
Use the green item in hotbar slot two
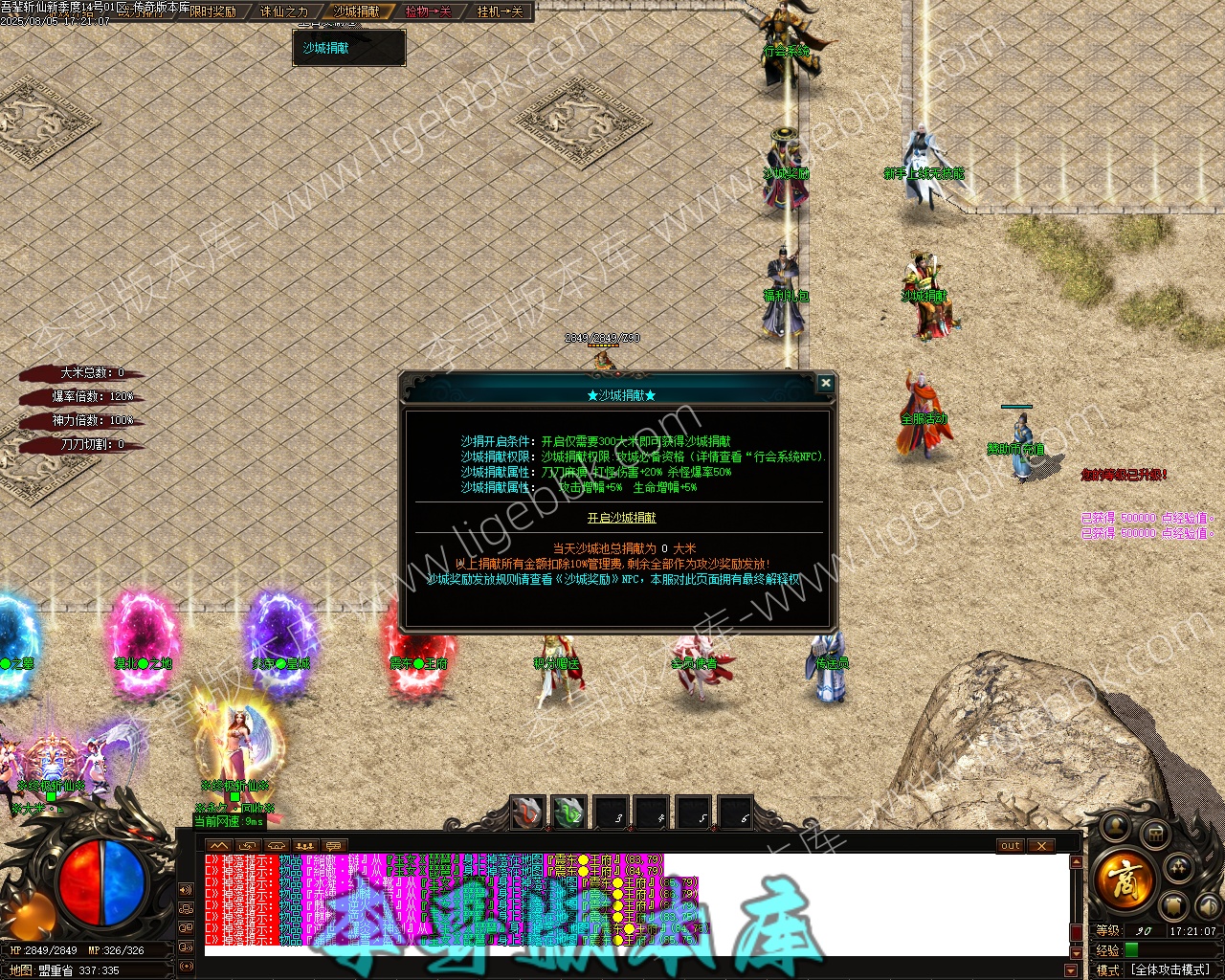[568, 813]
